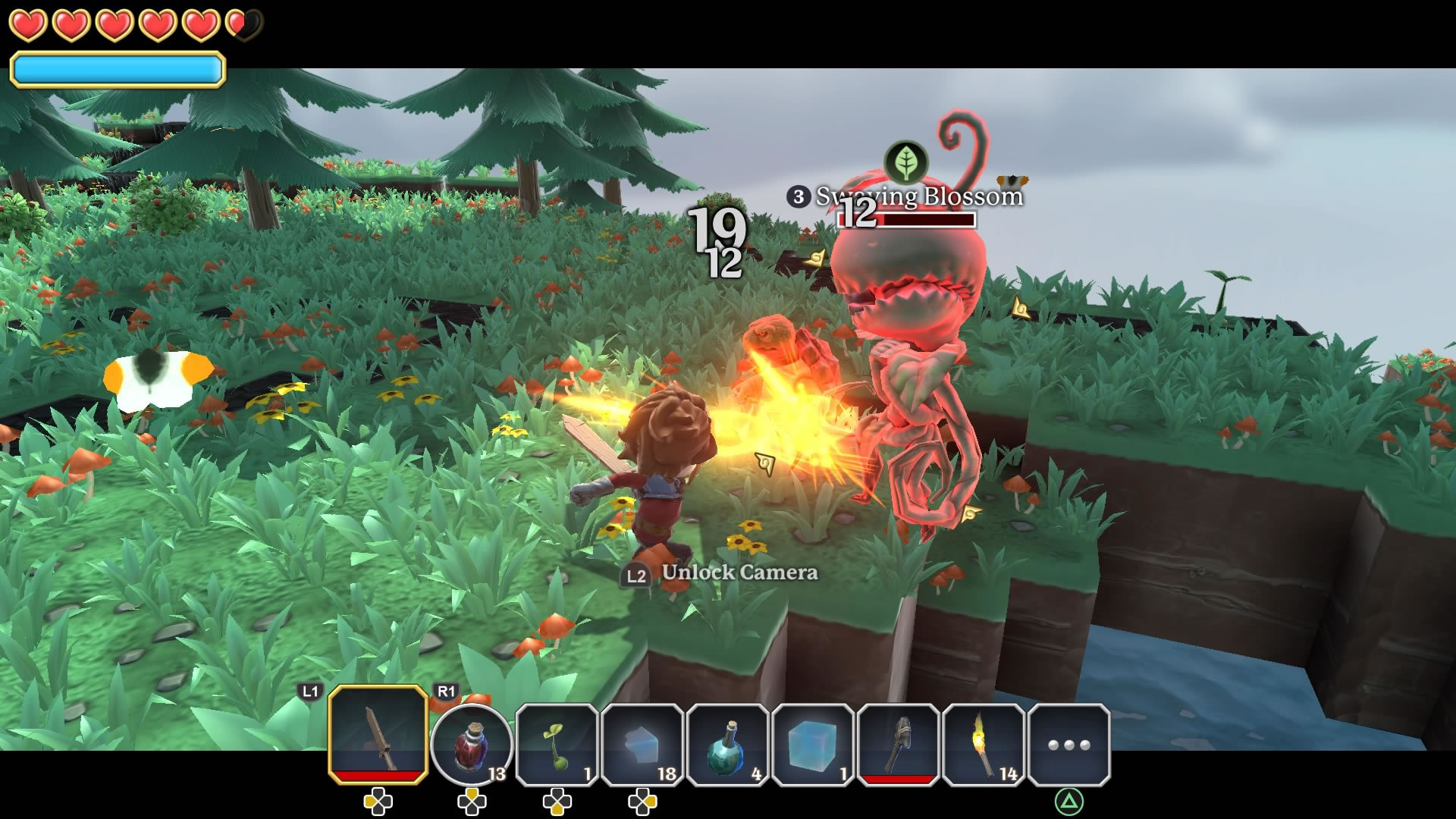Equip the stone axe tool slot
Screen dimensions: 1456x819
pyautogui.click(x=899, y=744)
